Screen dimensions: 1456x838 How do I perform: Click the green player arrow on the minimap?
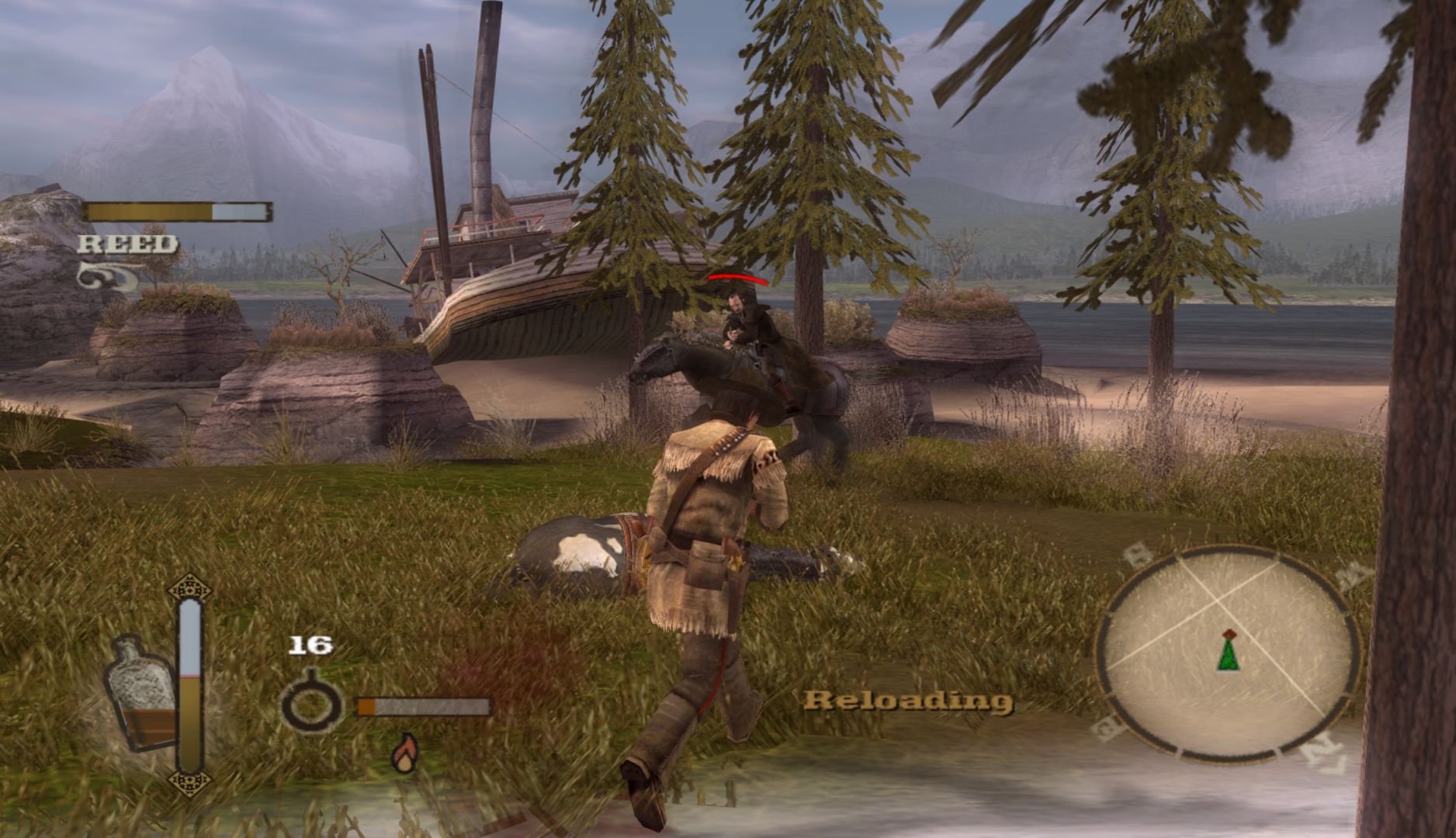coord(1228,652)
